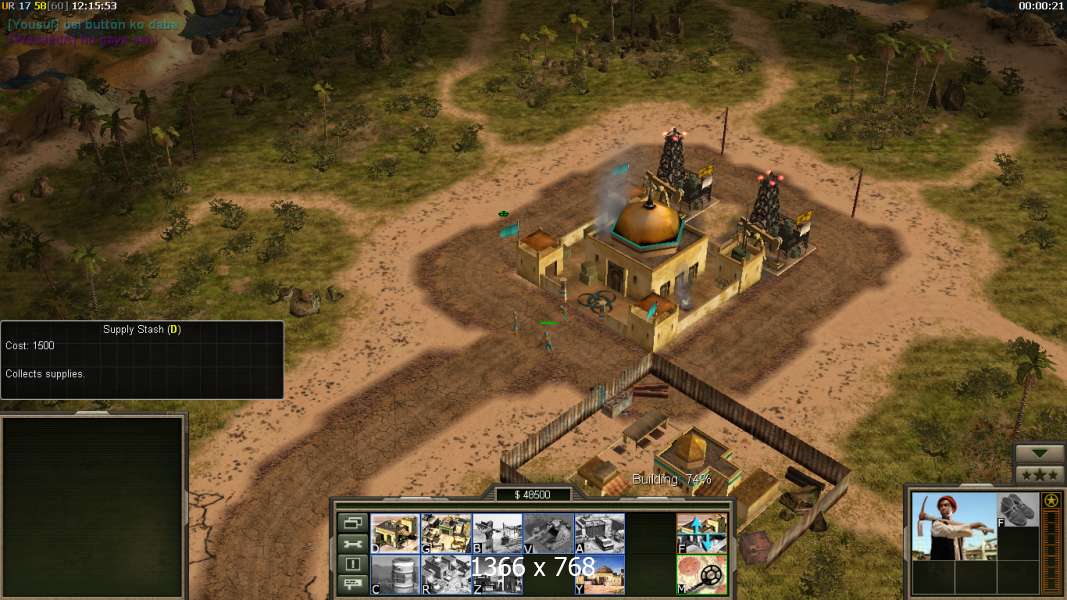Click the blue arrows building icon (F)
Viewport: 1067px width, 600px height.
point(702,533)
